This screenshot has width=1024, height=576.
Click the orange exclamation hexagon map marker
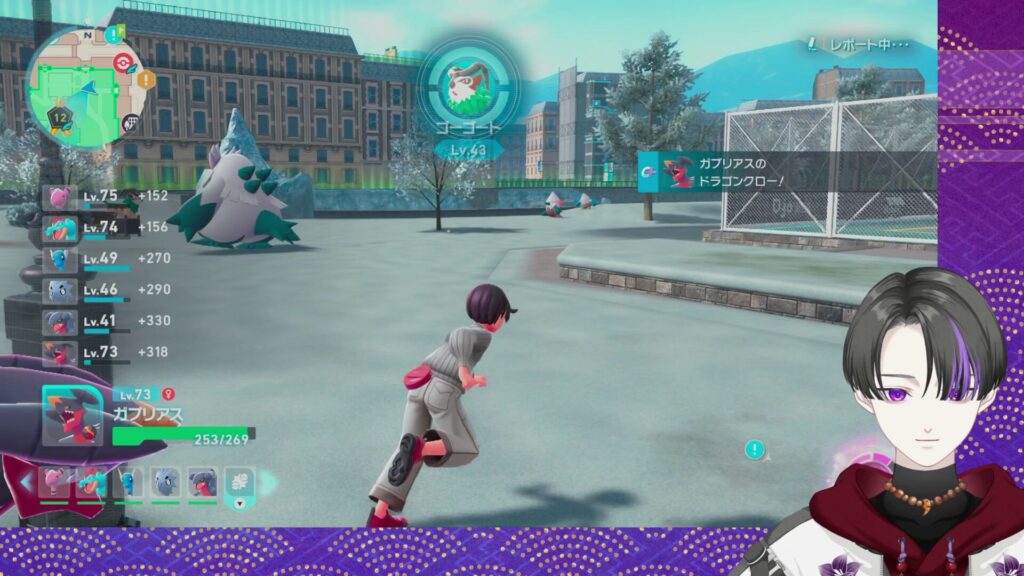[x=146, y=78]
